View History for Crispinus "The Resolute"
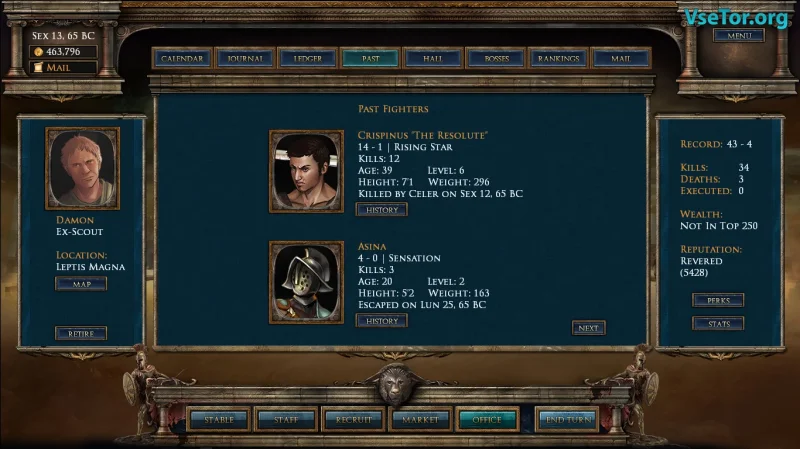Viewport: 800px width, 449px height. tap(381, 210)
